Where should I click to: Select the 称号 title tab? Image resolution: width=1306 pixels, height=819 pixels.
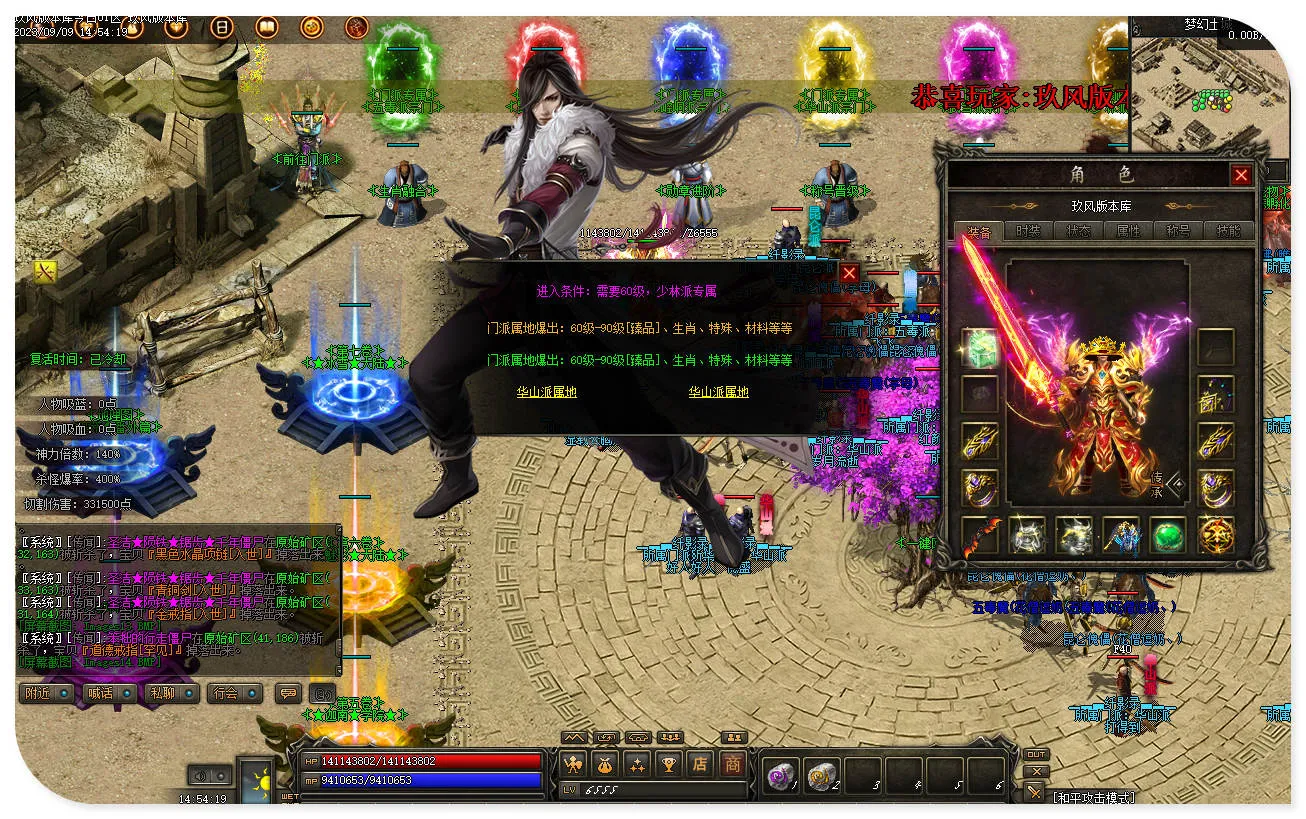pyautogui.click(x=1178, y=230)
